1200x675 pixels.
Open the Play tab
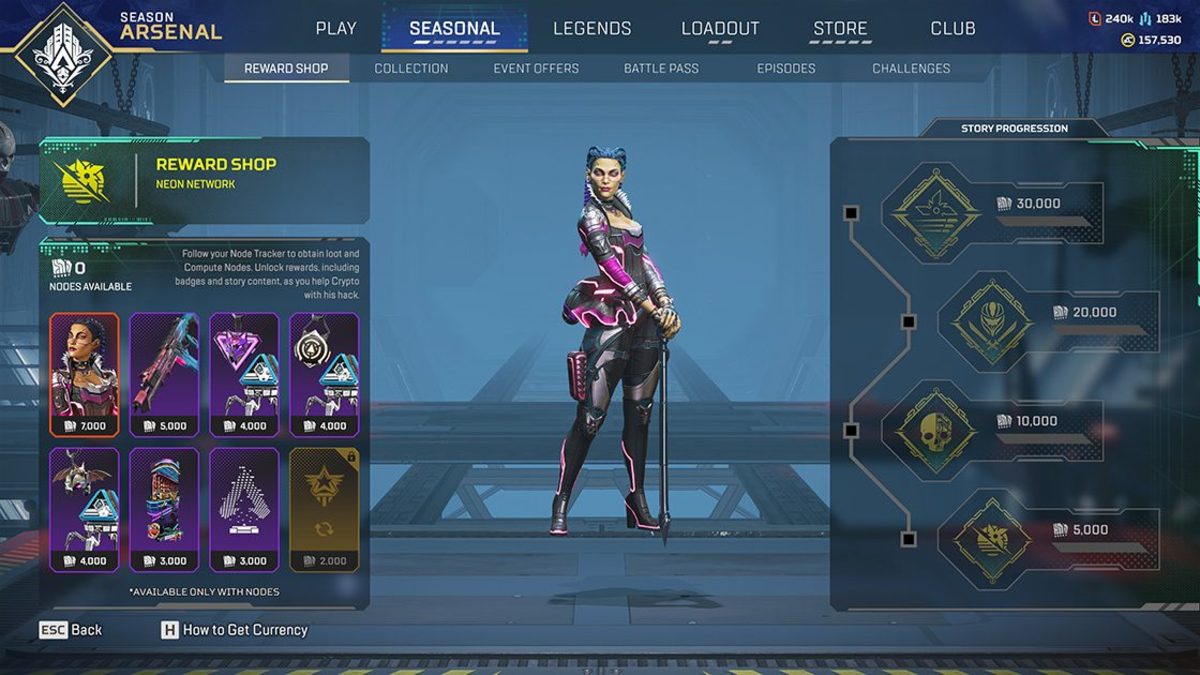tap(336, 28)
